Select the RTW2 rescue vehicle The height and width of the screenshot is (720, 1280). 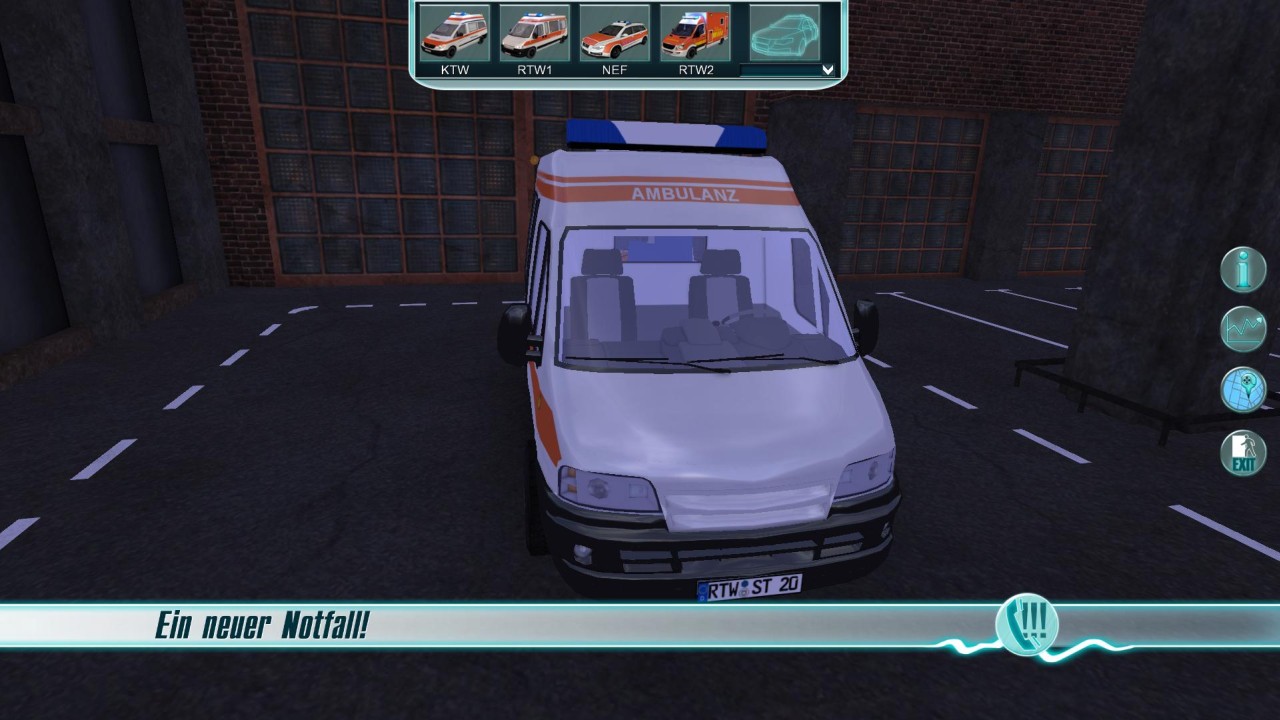coord(695,35)
